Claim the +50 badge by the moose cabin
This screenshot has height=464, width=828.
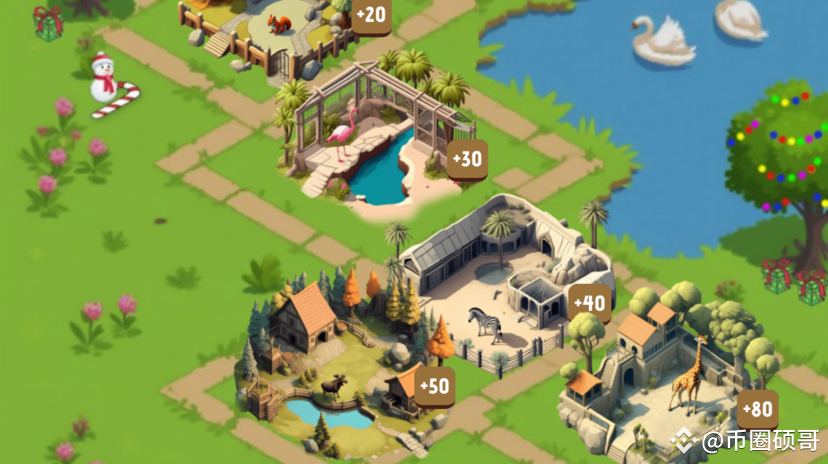[x=435, y=385]
